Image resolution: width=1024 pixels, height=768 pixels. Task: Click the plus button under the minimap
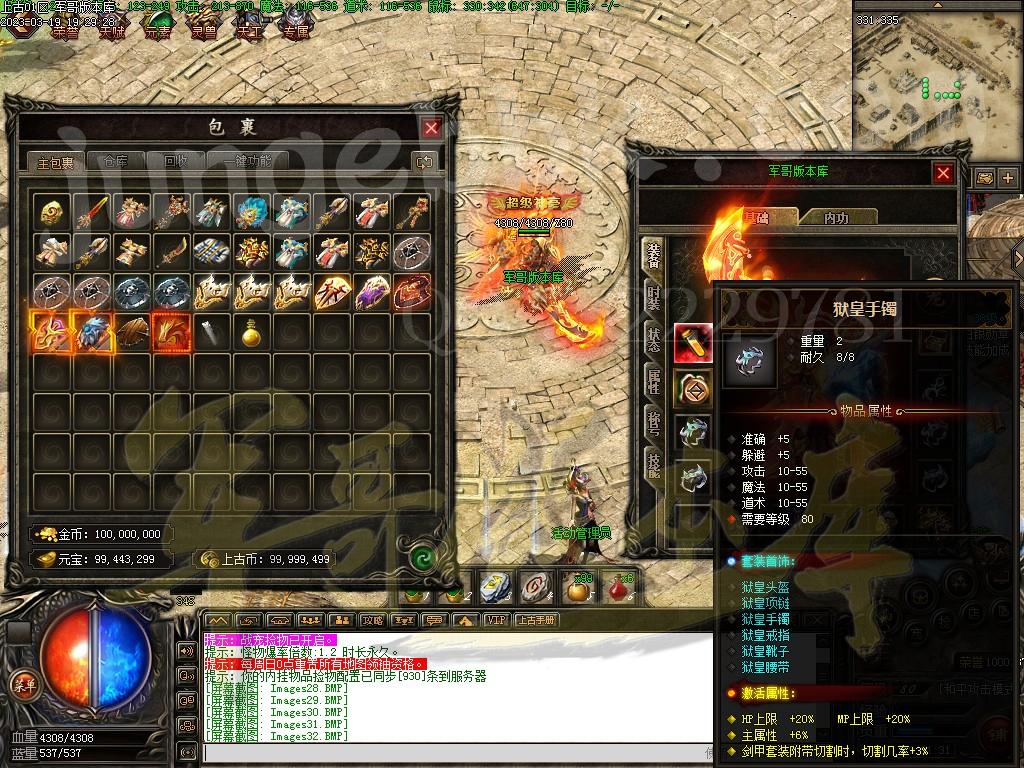tap(1007, 178)
